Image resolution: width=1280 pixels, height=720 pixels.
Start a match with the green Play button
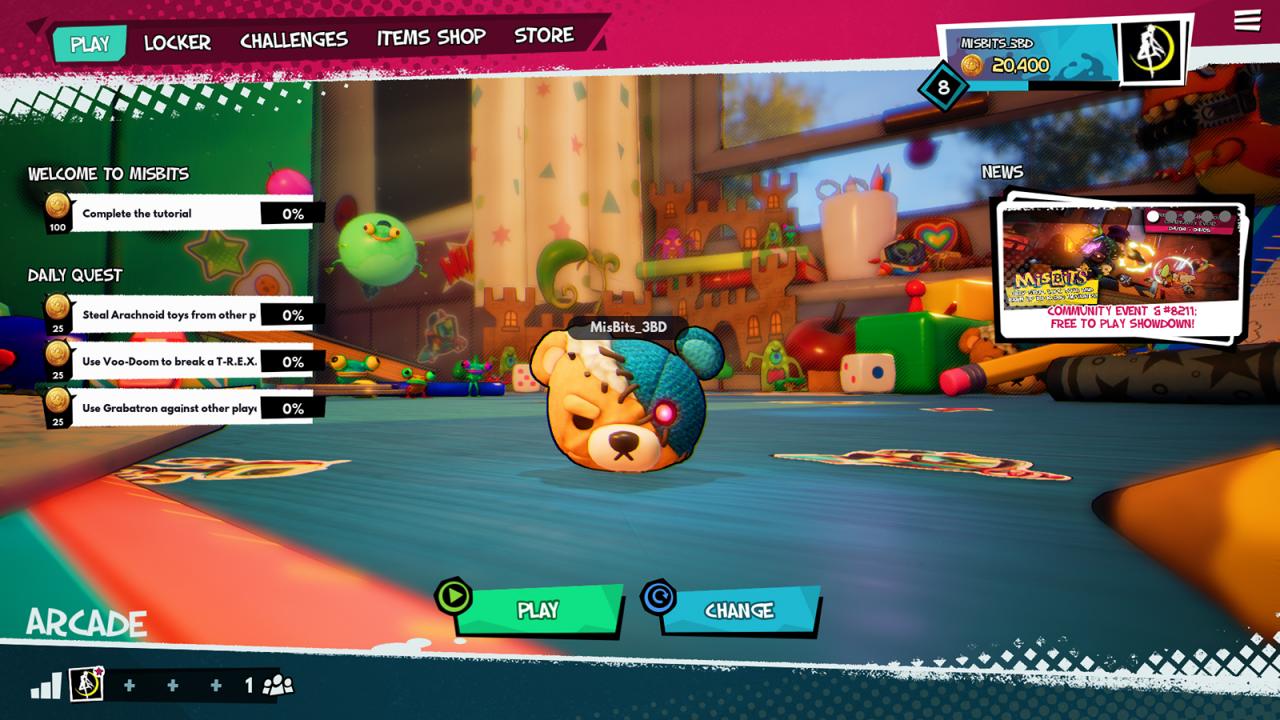click(538, 610)
